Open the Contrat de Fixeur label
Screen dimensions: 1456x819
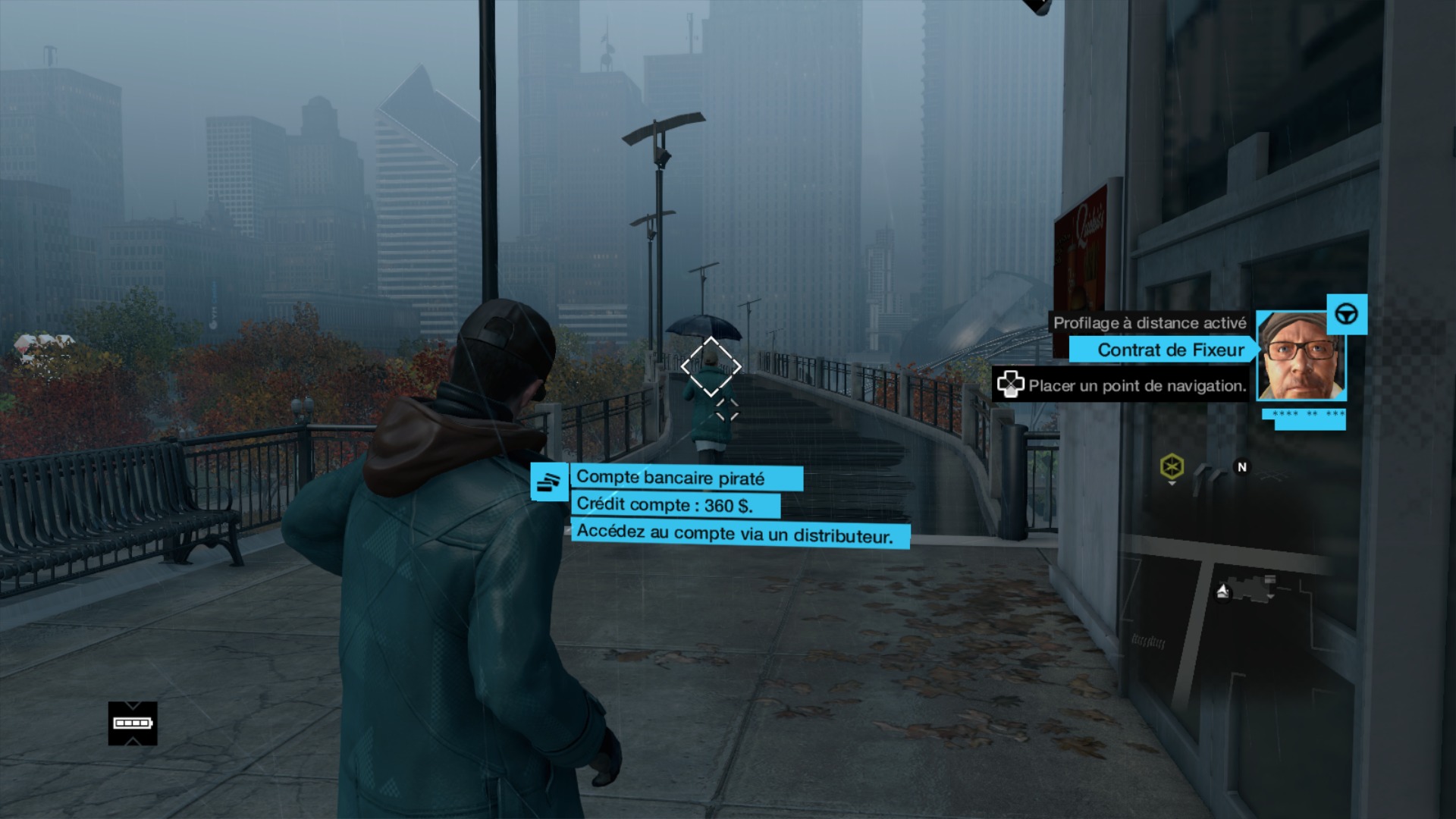(x=1169, y=350)
